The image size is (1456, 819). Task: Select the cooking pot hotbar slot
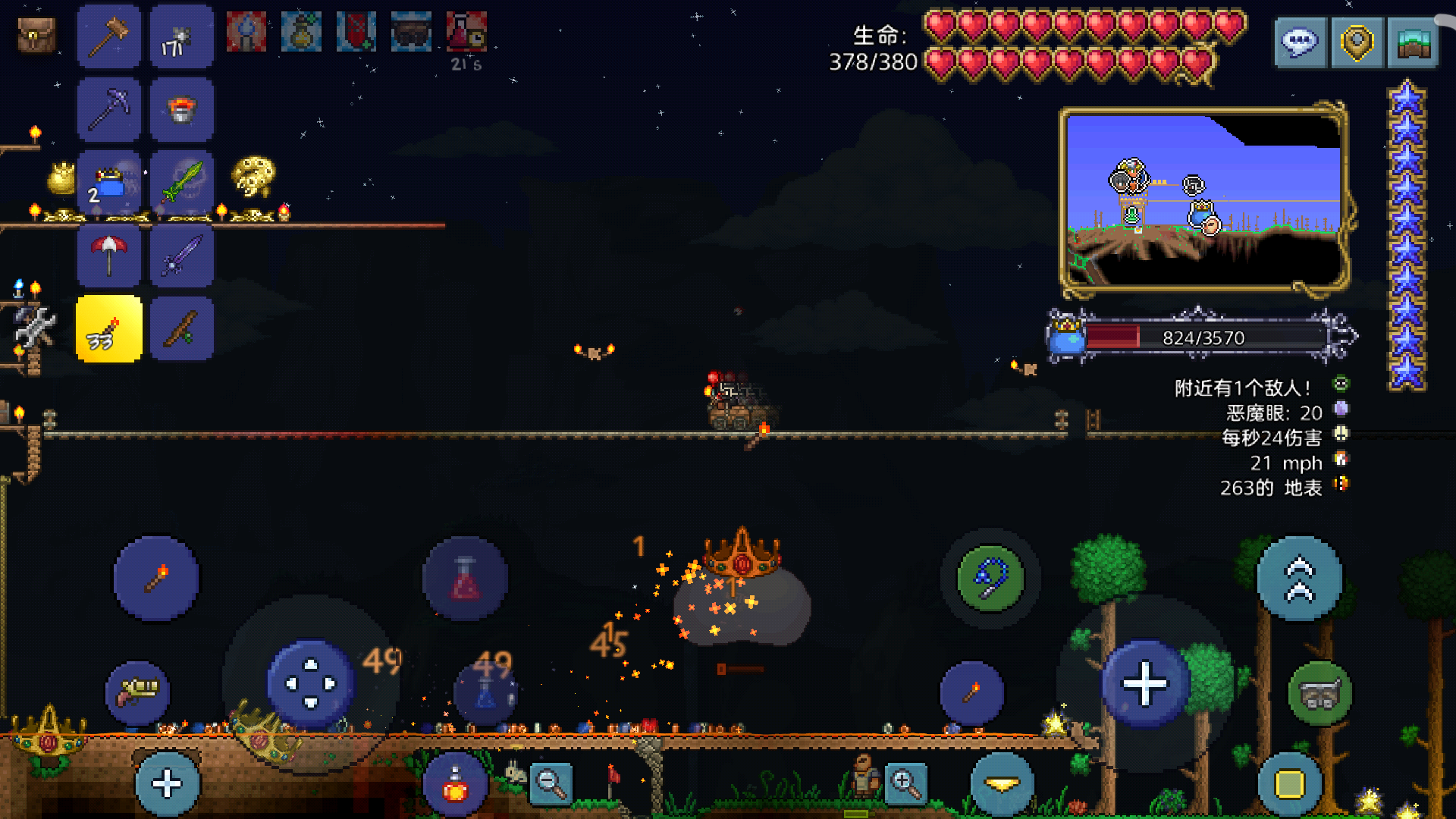pos(182,109)
